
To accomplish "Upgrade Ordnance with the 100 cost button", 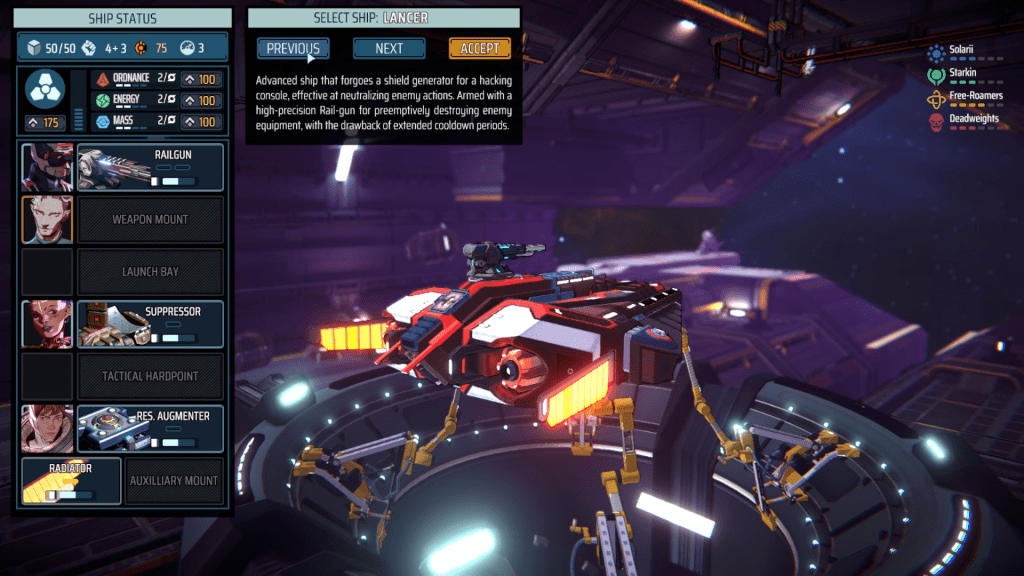I will (201, 78).
